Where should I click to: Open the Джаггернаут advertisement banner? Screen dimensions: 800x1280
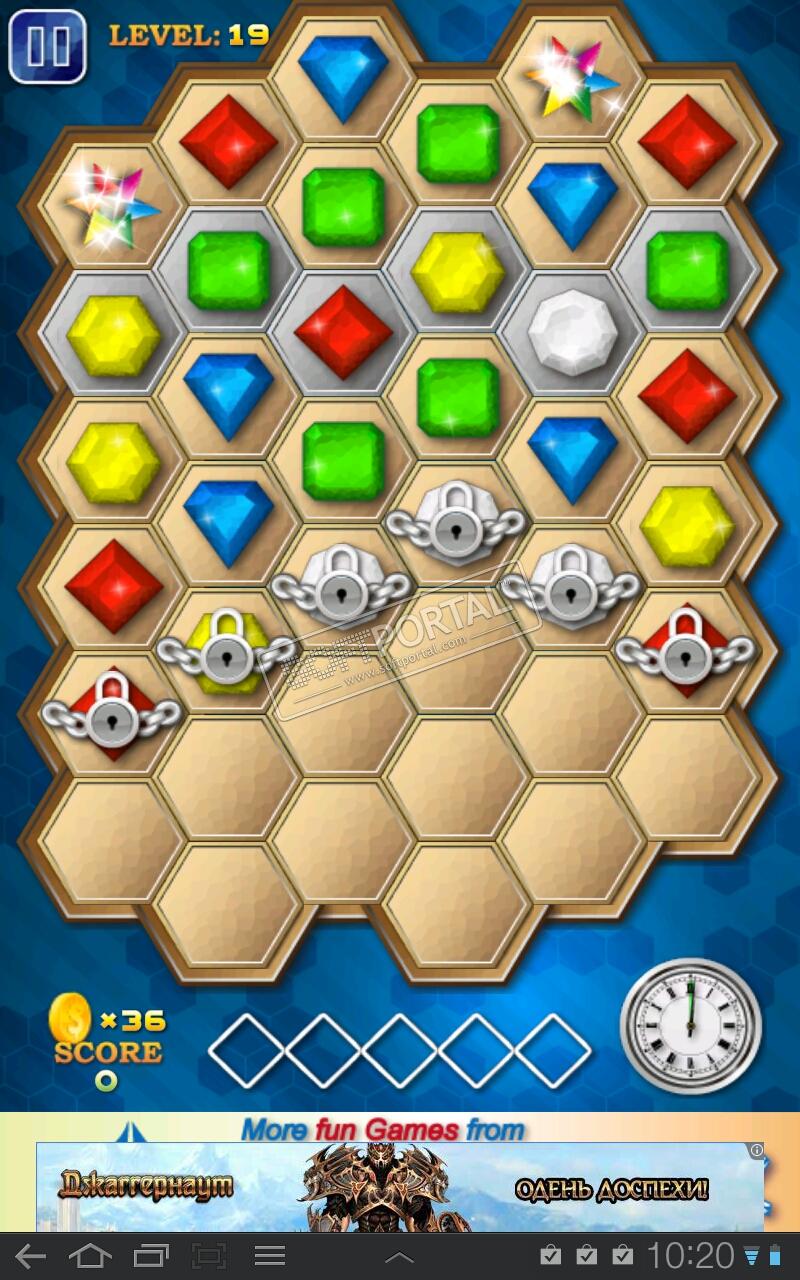coord(400,1187)
